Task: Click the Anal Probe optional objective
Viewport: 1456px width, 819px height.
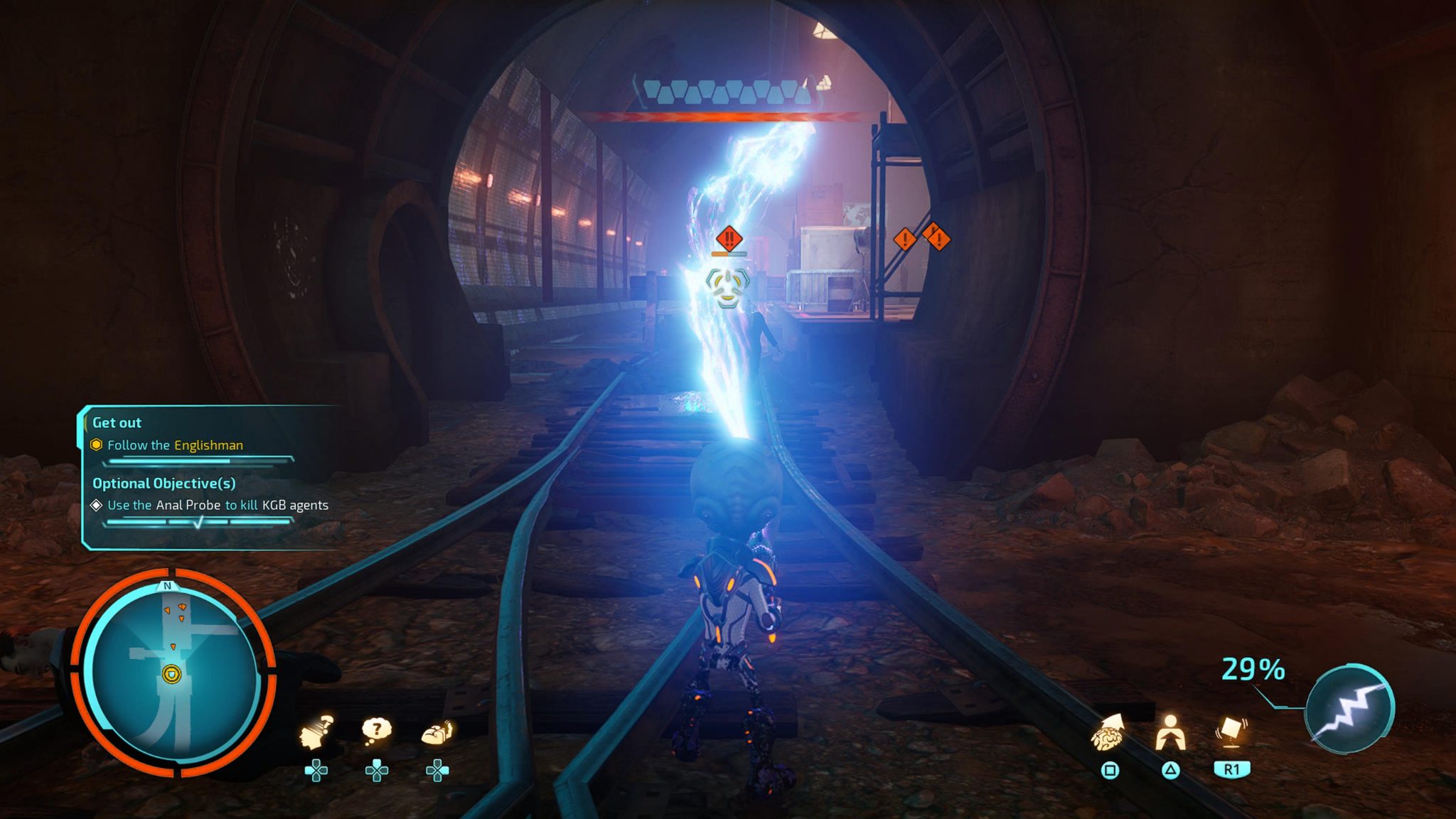Action: [218, 505]
